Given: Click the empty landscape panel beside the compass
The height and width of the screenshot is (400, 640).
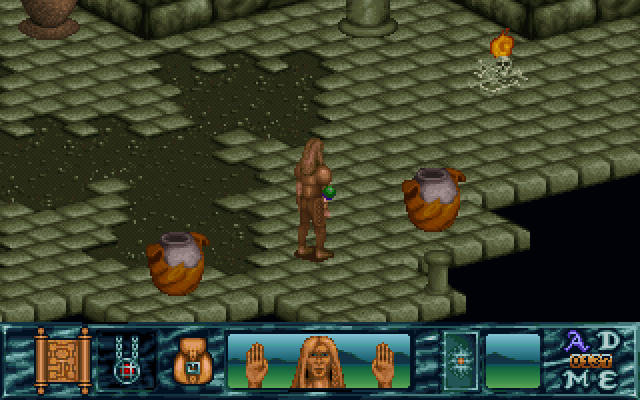Looking at the screenshot, I should click(512, 360).
